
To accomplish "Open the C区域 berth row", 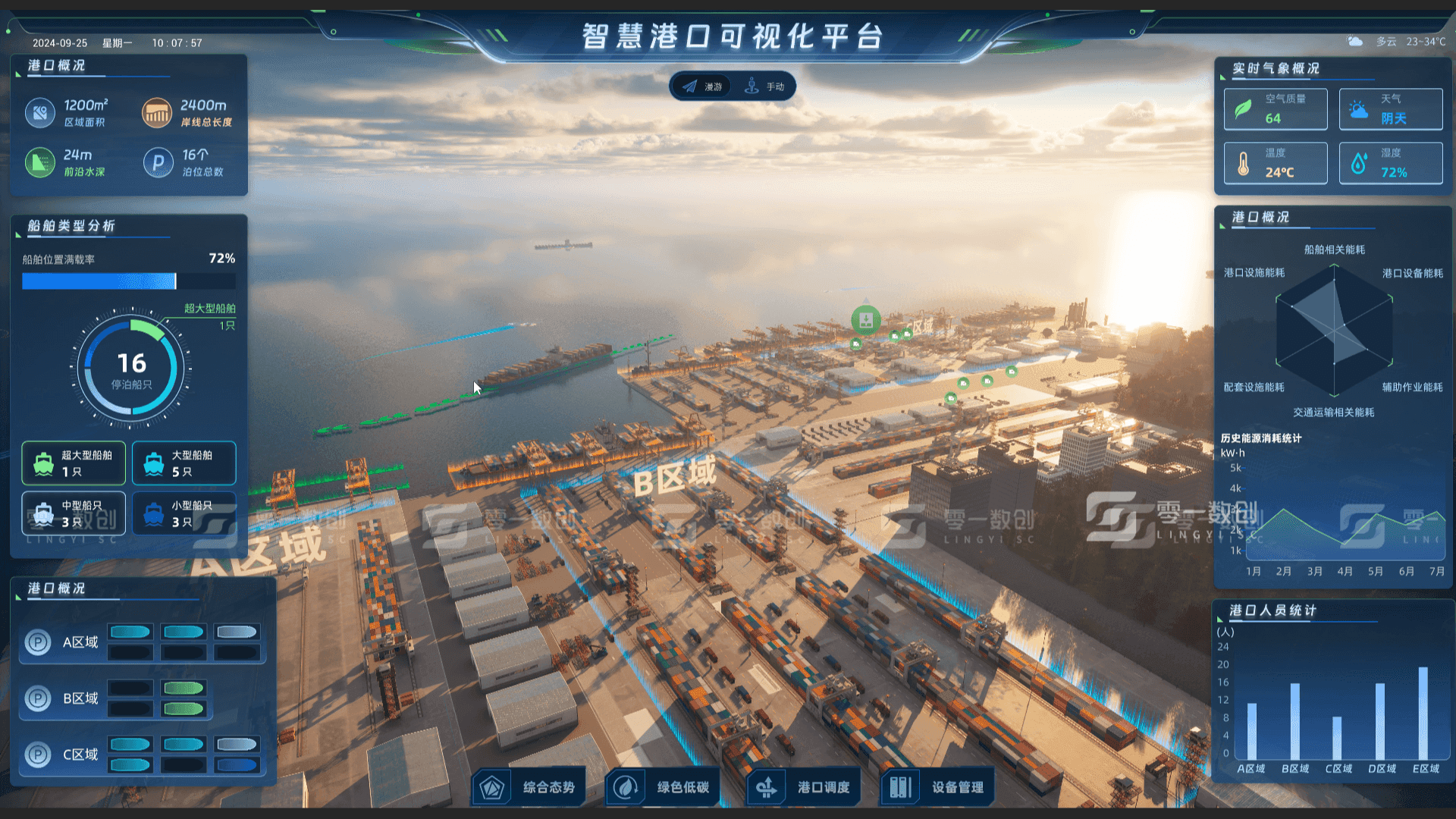I will [143, 755].
